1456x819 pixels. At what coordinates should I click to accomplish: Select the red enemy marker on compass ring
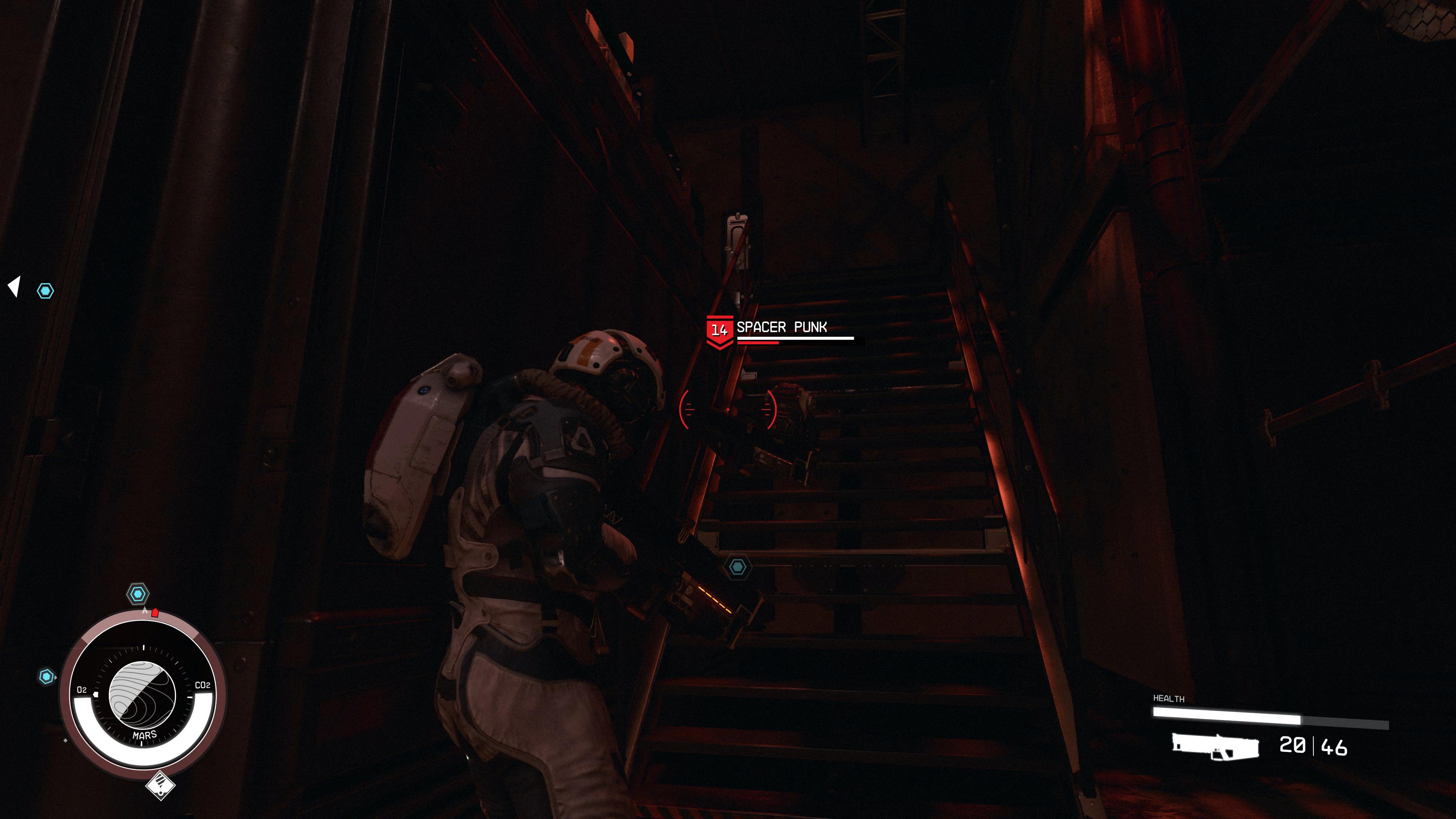click(x=155, y=613)
